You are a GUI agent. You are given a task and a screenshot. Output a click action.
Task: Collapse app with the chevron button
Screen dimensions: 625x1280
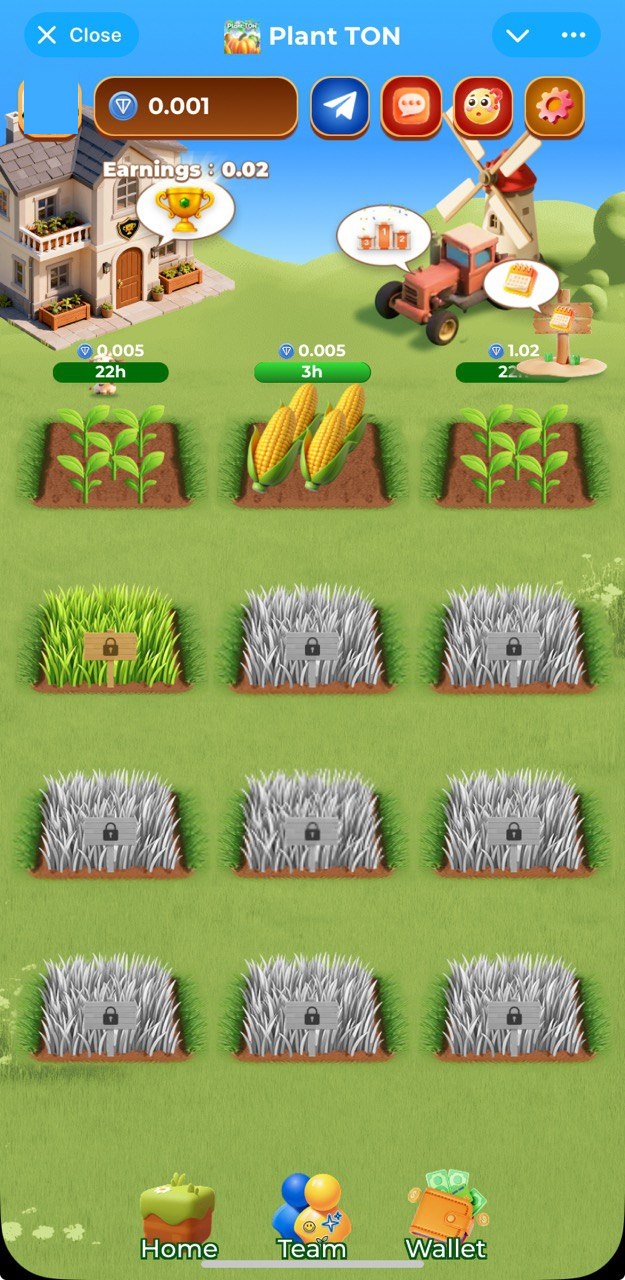(x=517, y=35)
